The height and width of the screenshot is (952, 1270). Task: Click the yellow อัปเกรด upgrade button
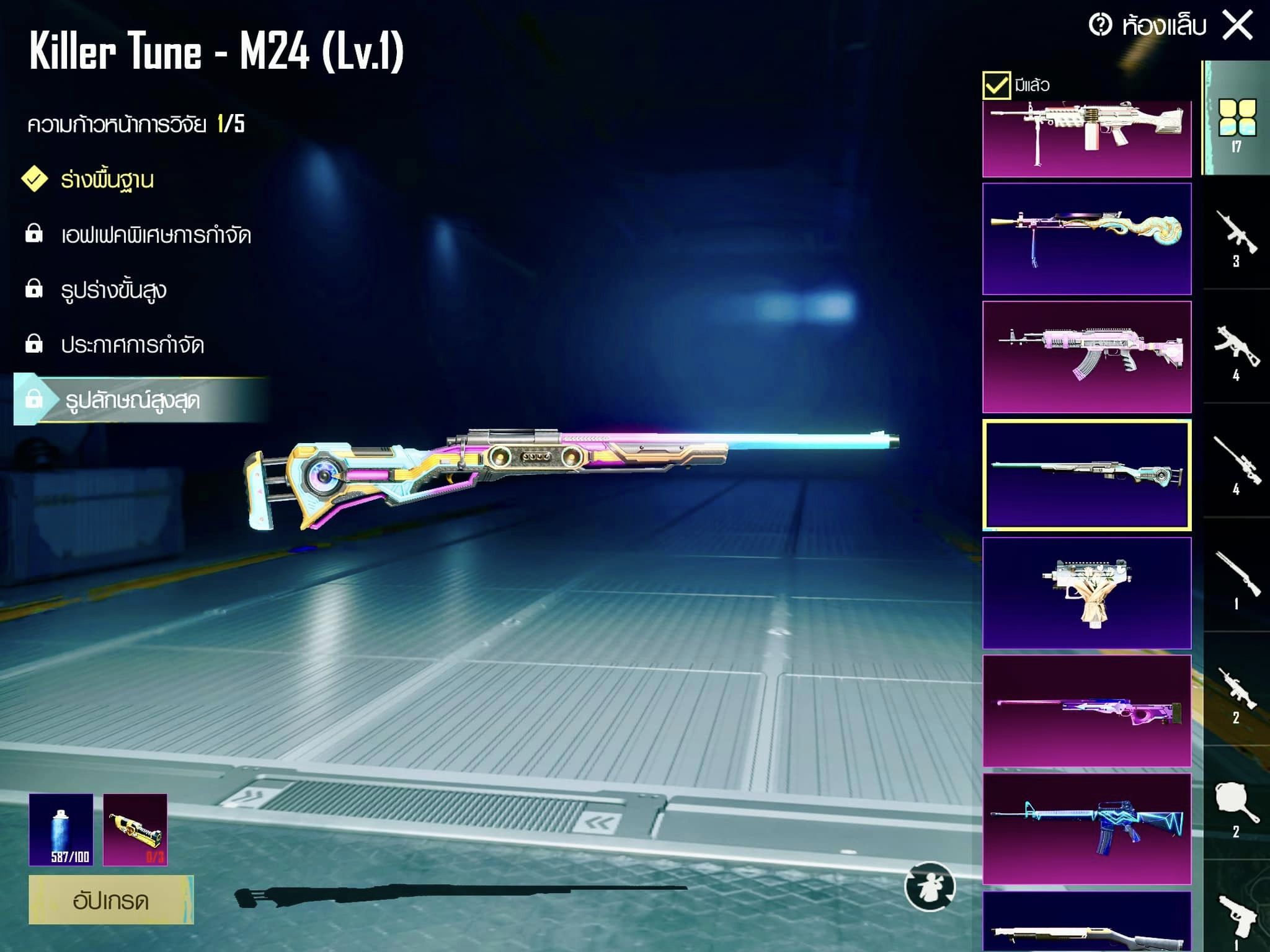111,899
